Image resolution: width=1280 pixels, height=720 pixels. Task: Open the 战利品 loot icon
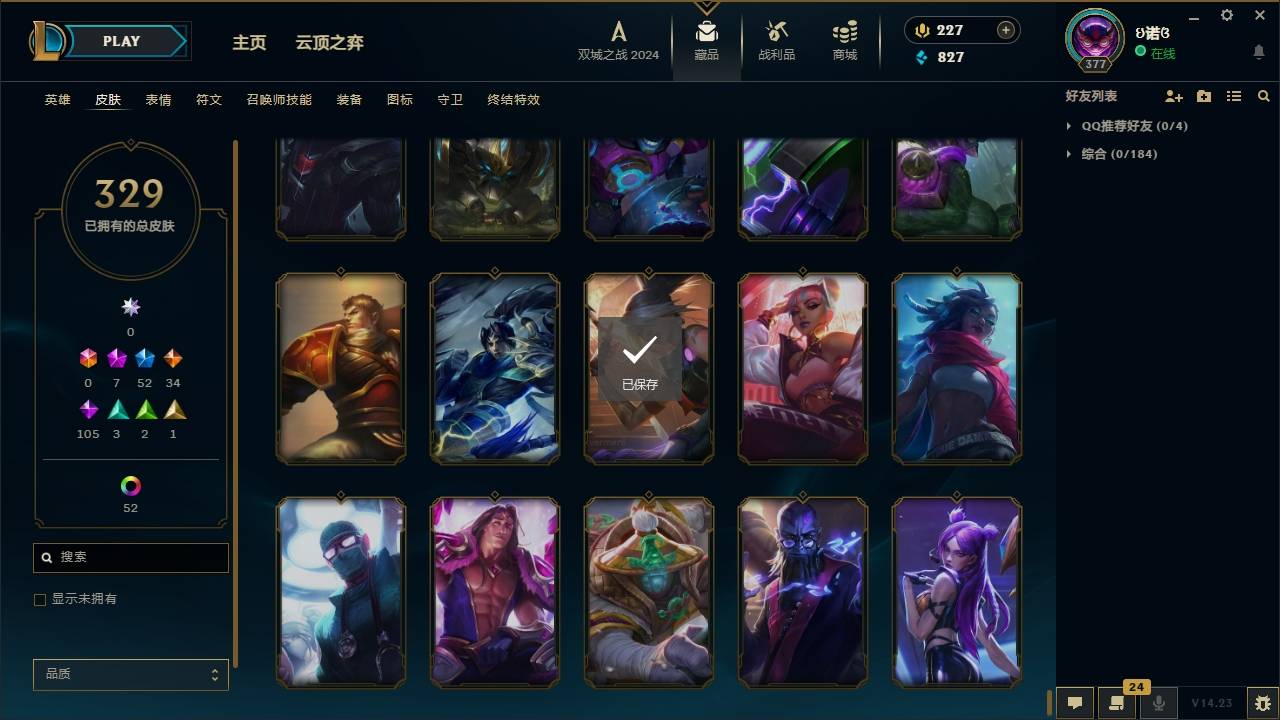(x=776, y=40)
